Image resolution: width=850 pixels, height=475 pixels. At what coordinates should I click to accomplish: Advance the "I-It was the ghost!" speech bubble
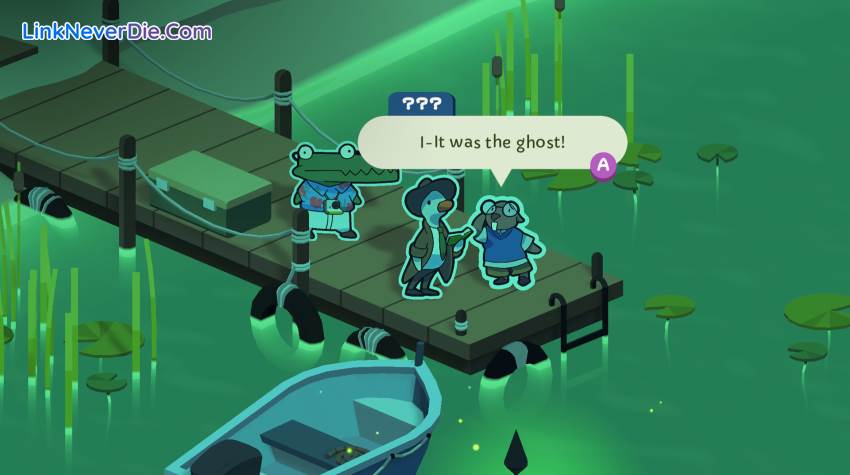603,166
